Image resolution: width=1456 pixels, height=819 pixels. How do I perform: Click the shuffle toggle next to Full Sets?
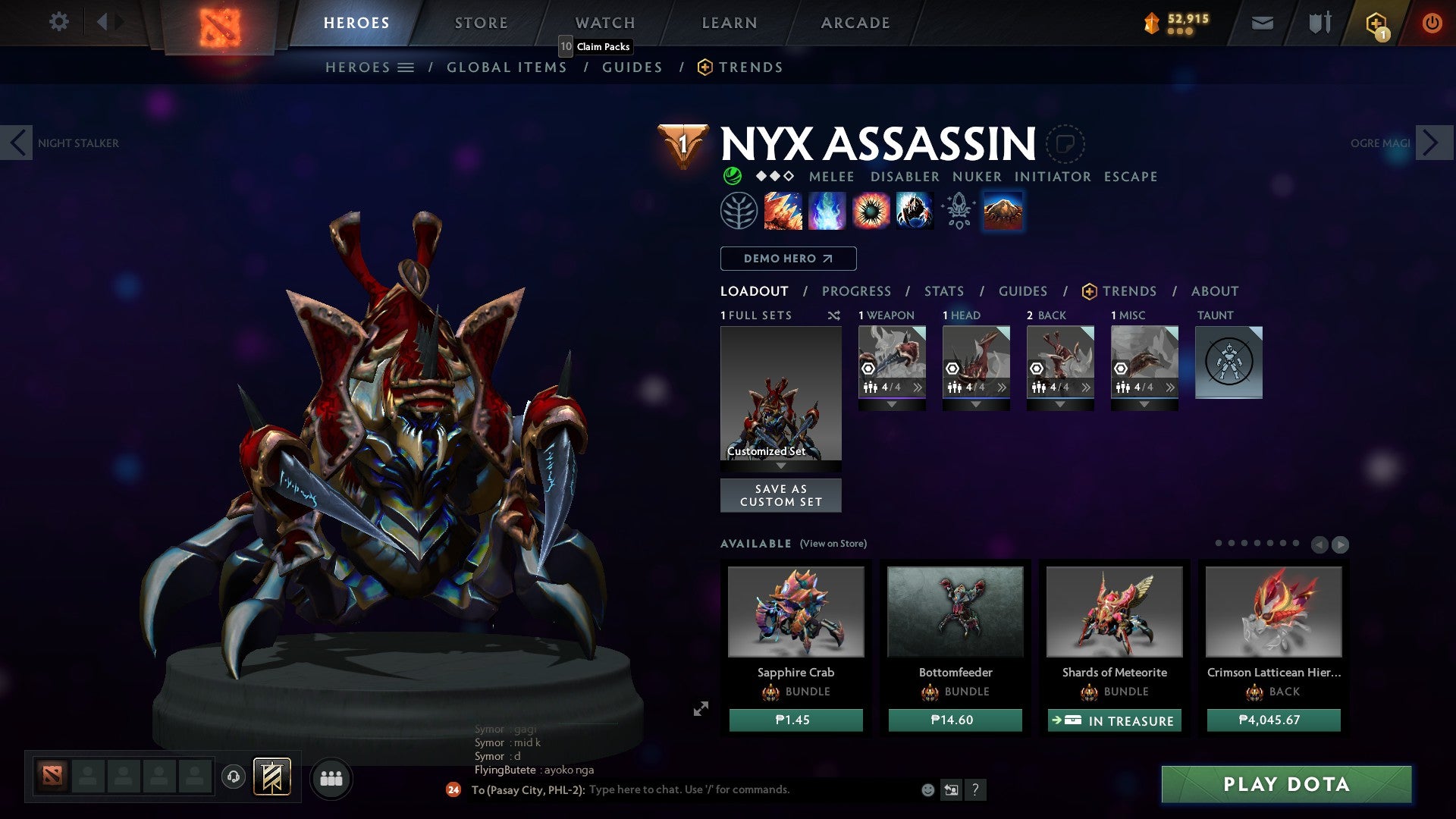point(834,315)
